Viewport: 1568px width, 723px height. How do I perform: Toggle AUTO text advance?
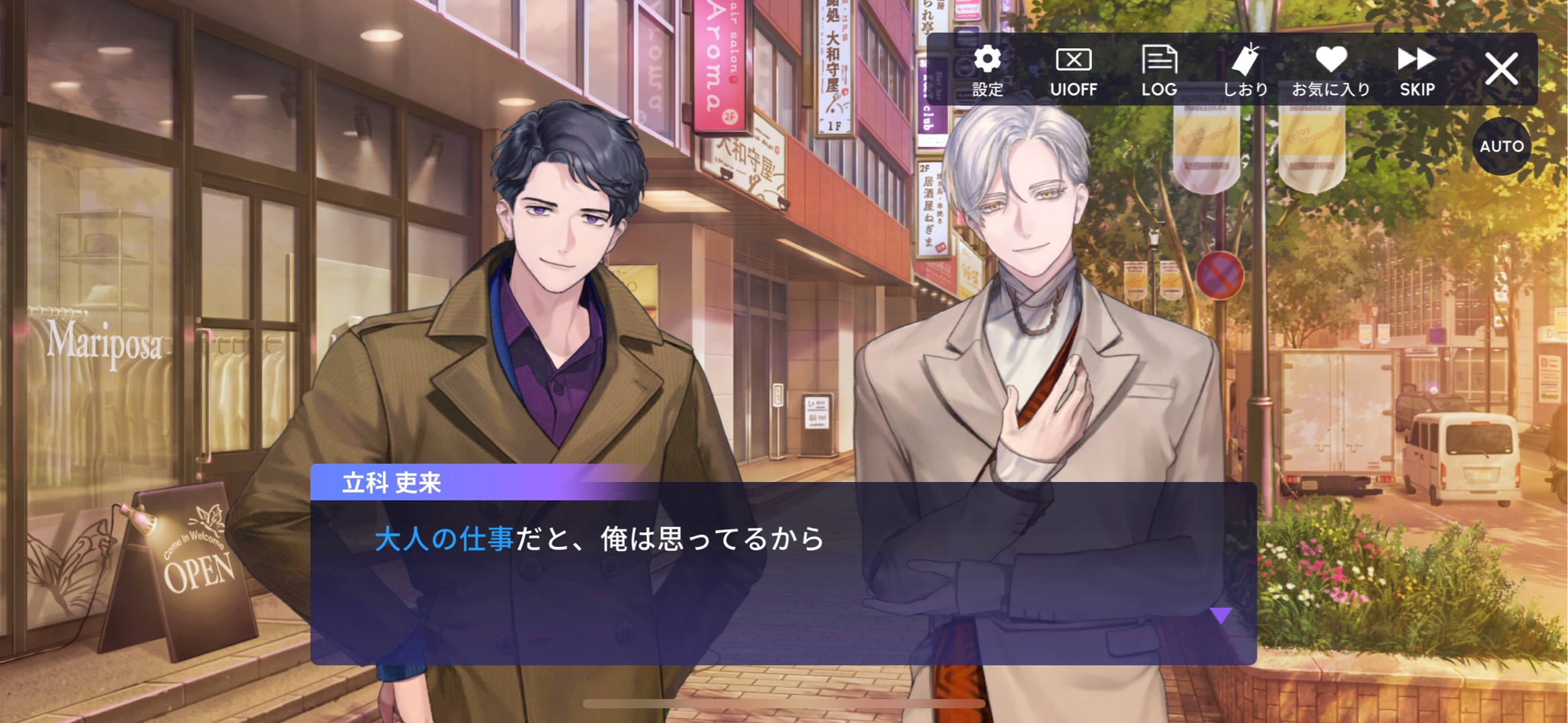tap(1501, 146)
